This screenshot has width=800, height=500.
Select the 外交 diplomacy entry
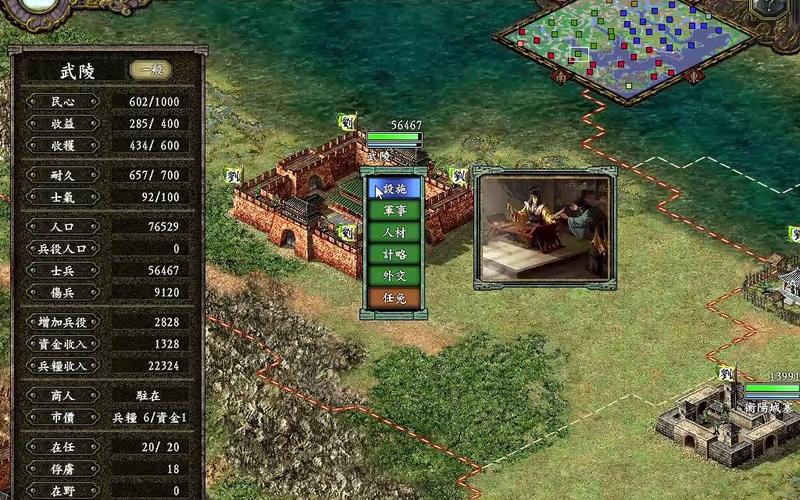(394, 276)
